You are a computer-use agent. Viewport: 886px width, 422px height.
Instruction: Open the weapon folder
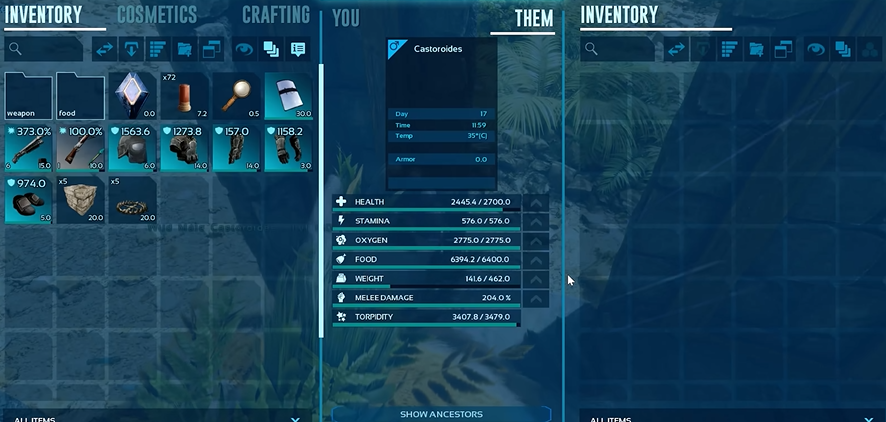pos(29,97)
